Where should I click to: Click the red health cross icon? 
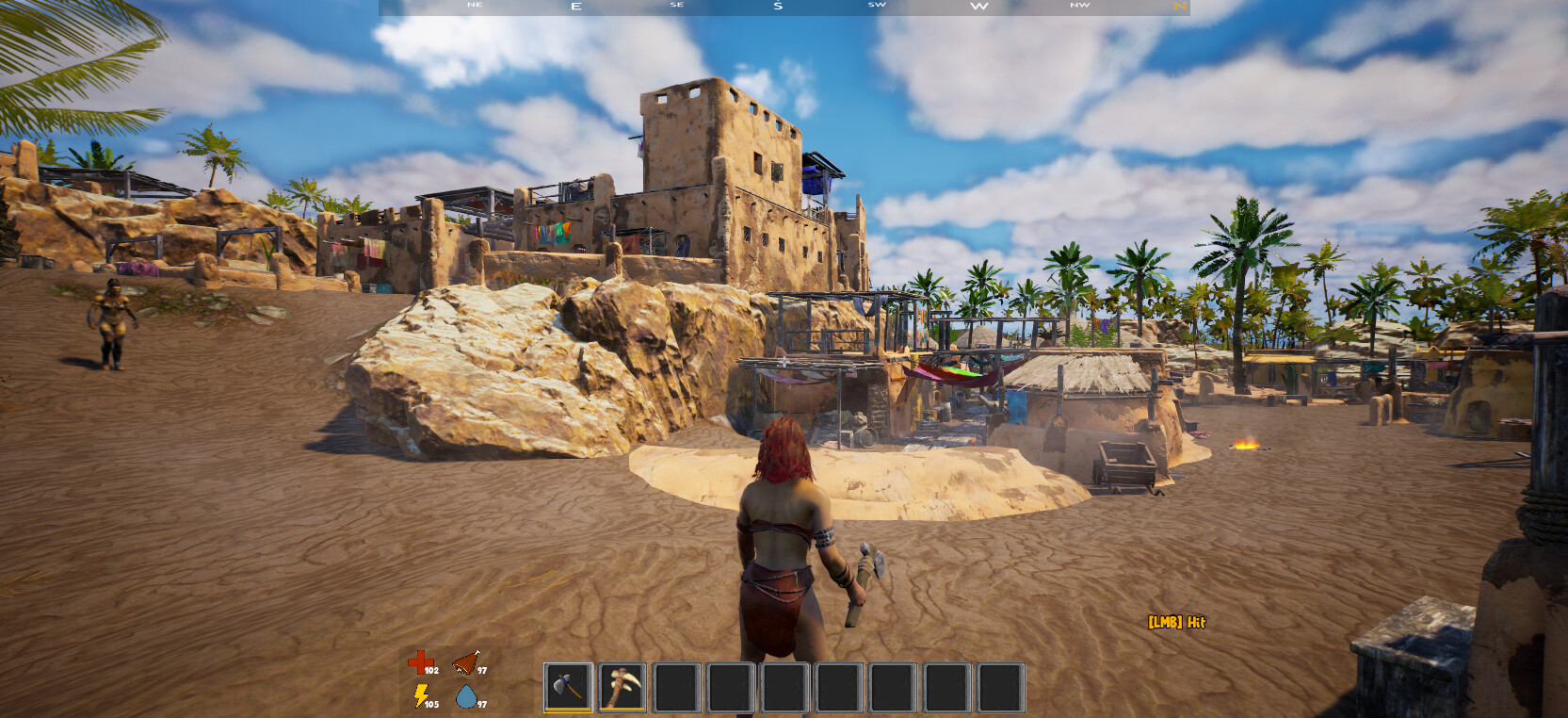(x=420, y=664)
